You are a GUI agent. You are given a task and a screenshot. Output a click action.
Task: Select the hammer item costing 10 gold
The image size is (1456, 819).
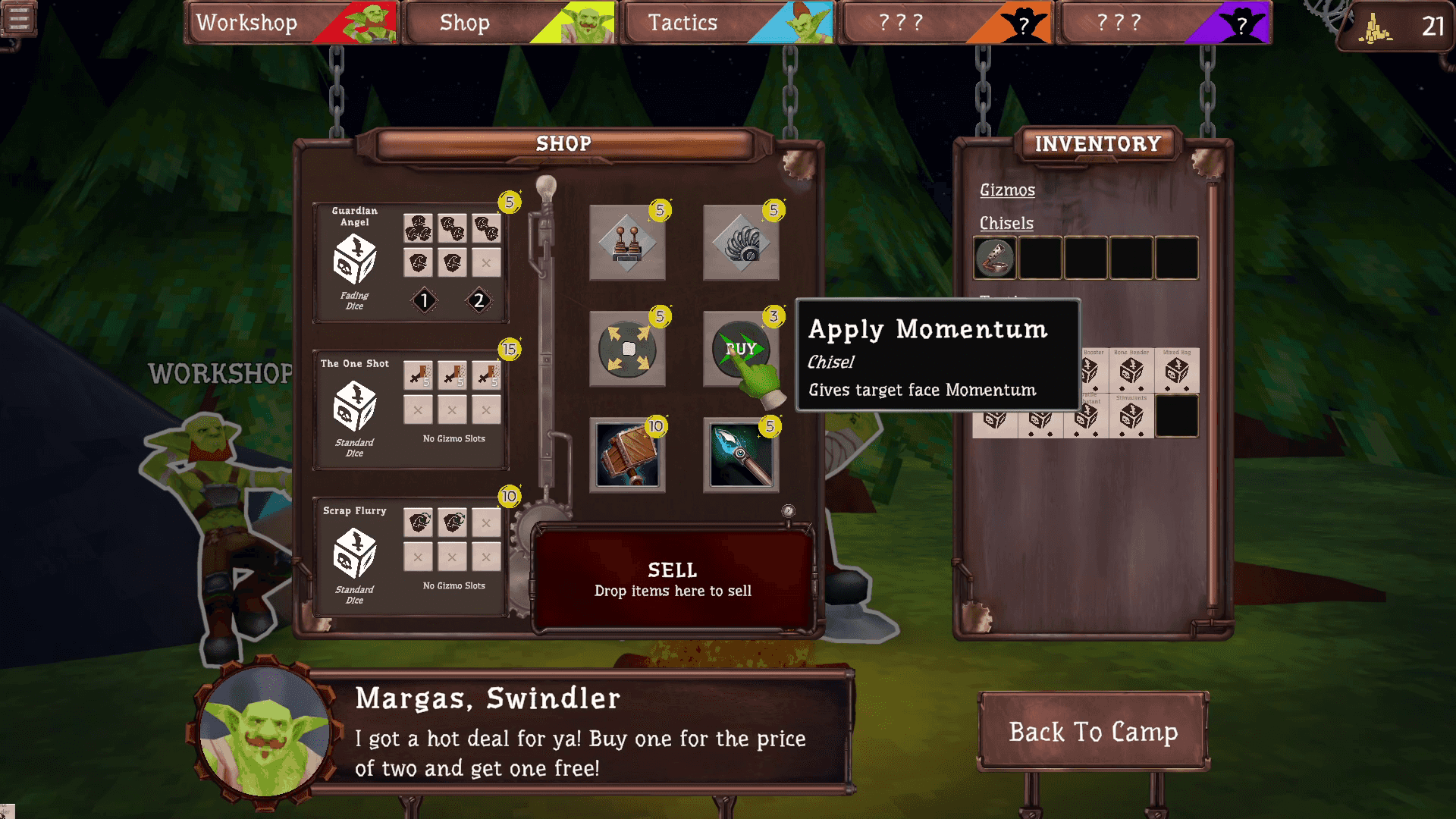627,457
